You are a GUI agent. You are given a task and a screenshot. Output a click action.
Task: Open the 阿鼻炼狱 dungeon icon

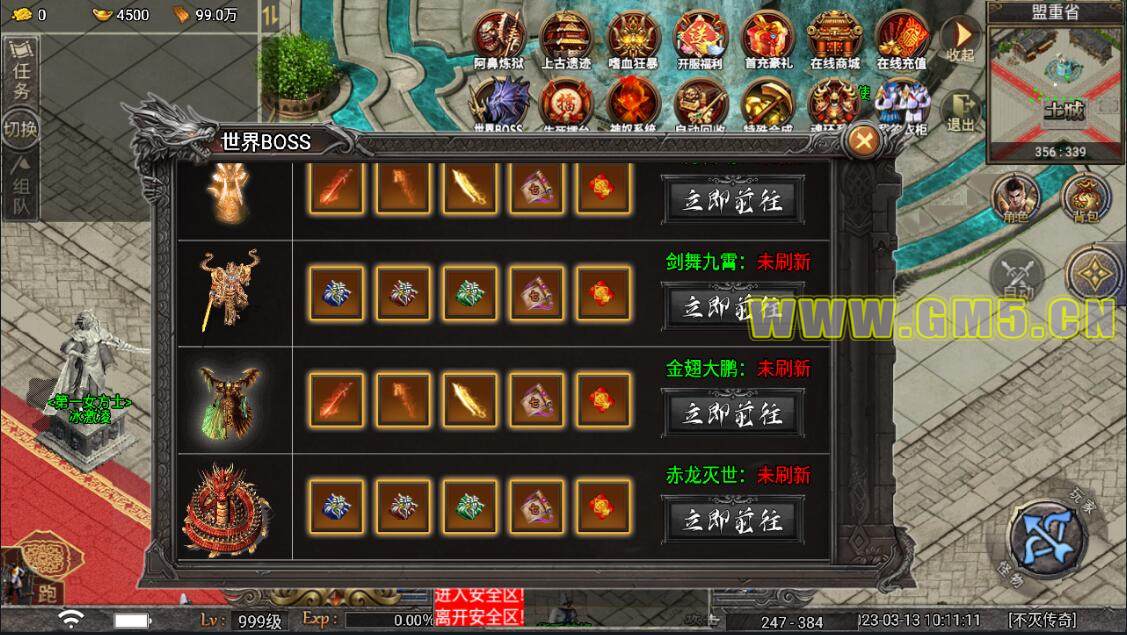pyautogui.click(x=500, y=38)
